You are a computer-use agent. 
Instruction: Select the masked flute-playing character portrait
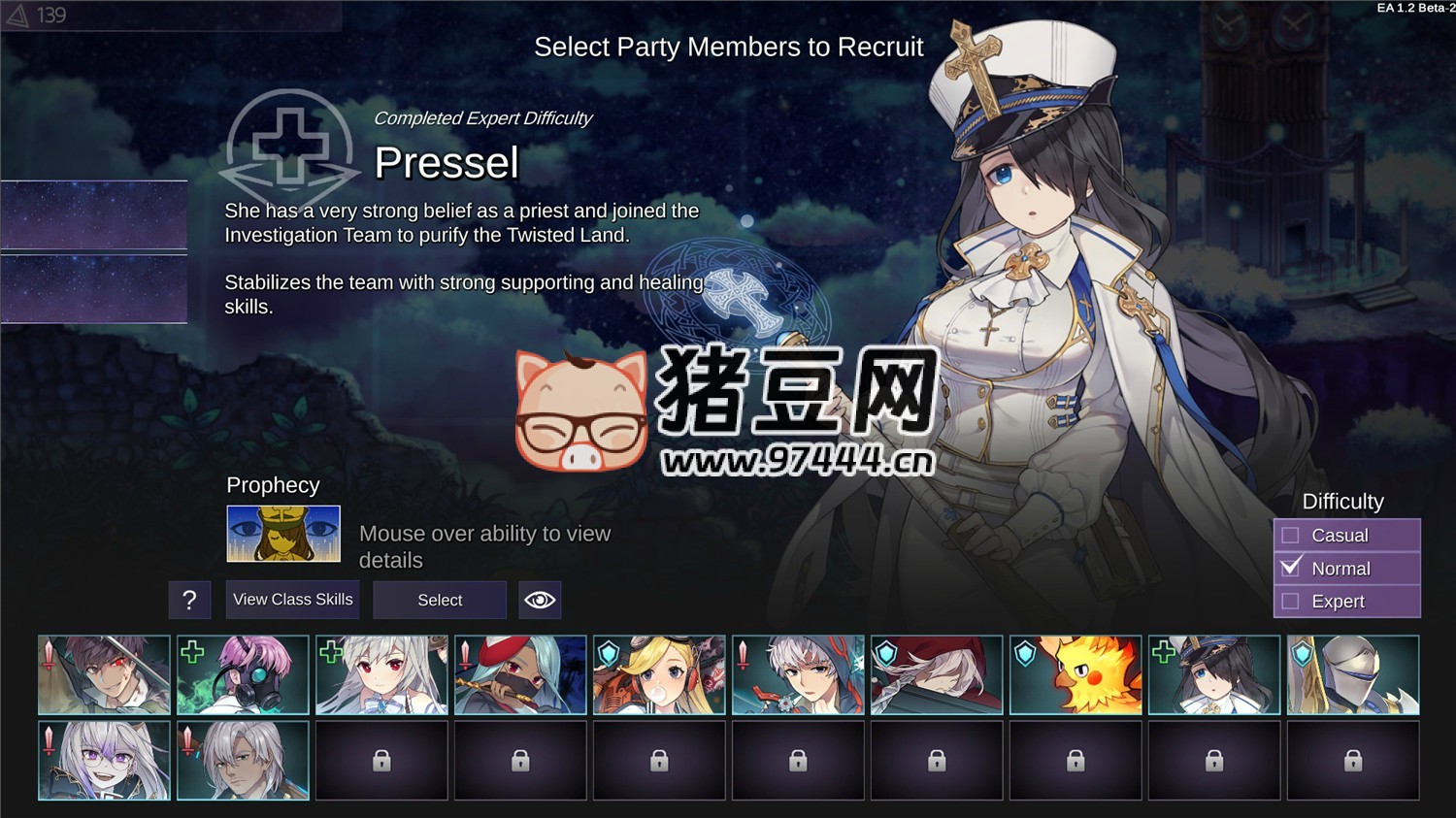(x=519, y=674)
